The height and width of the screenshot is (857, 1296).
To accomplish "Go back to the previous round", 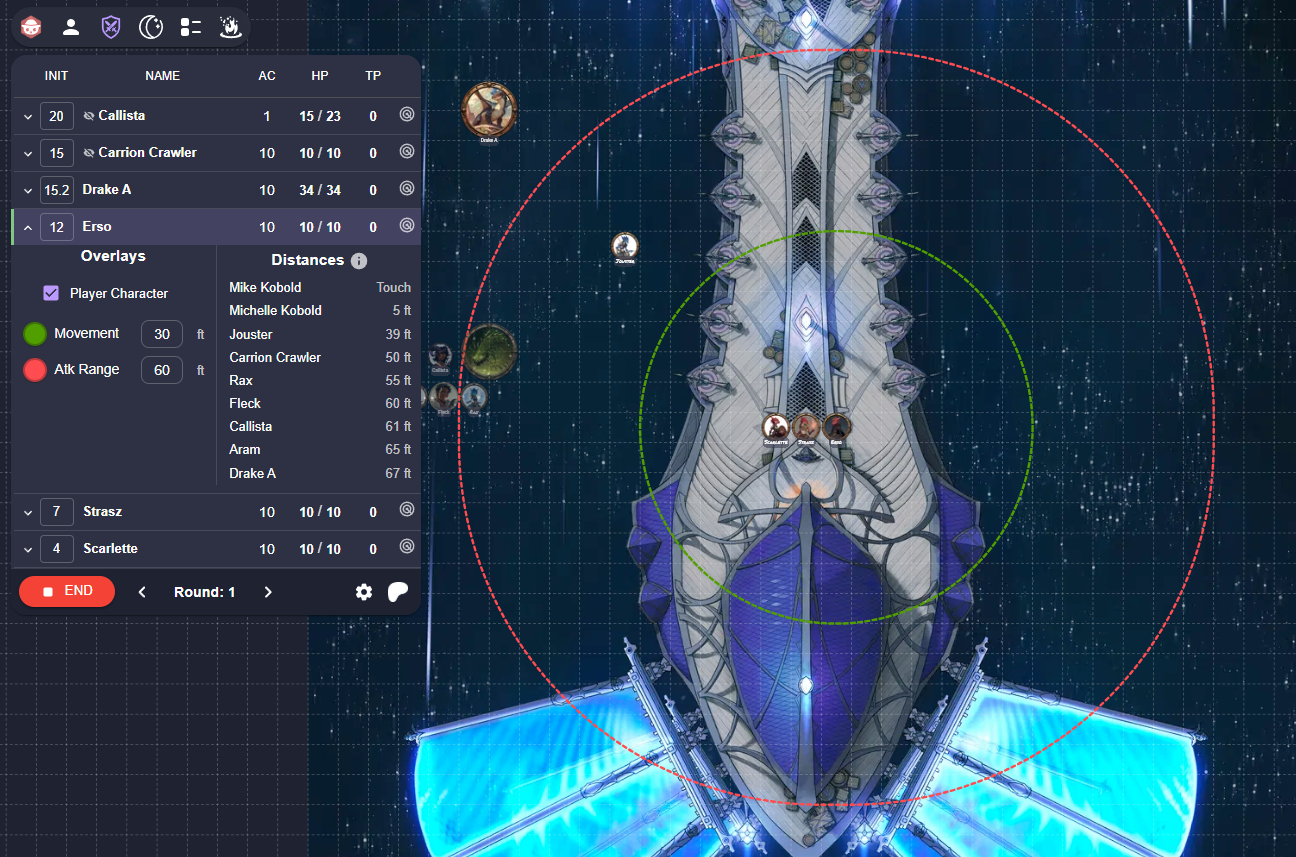I will tap(142, 592).
